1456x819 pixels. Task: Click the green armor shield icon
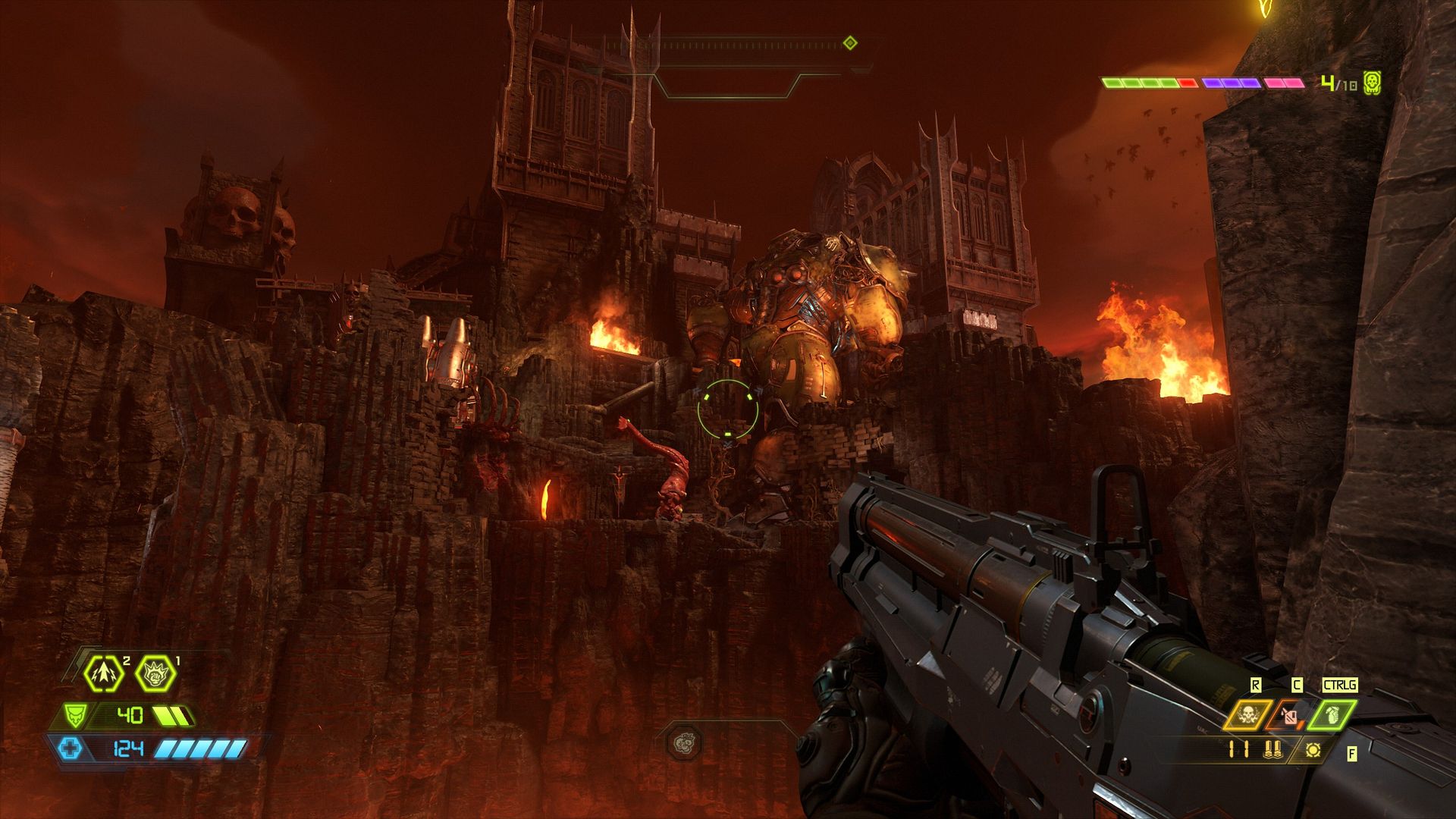point(74,715)
